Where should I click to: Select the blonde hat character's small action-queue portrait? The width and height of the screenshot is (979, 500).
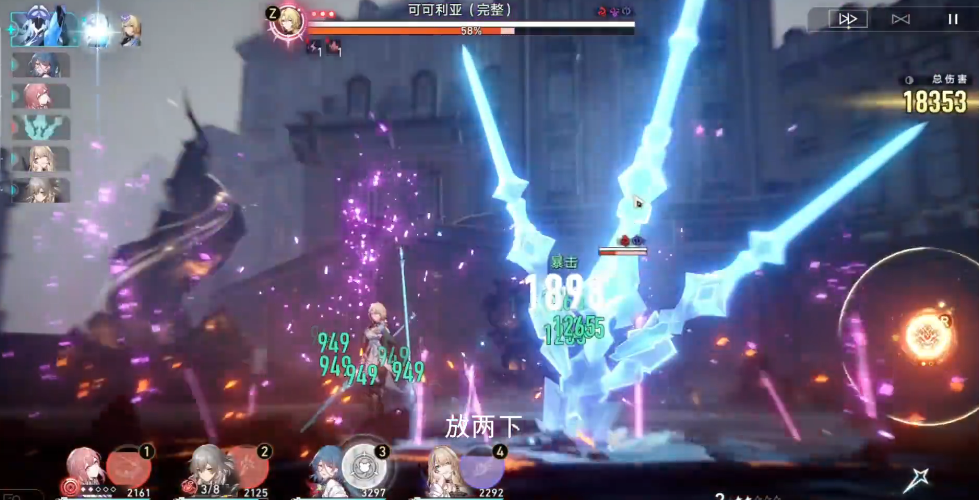tap(130, 30)
